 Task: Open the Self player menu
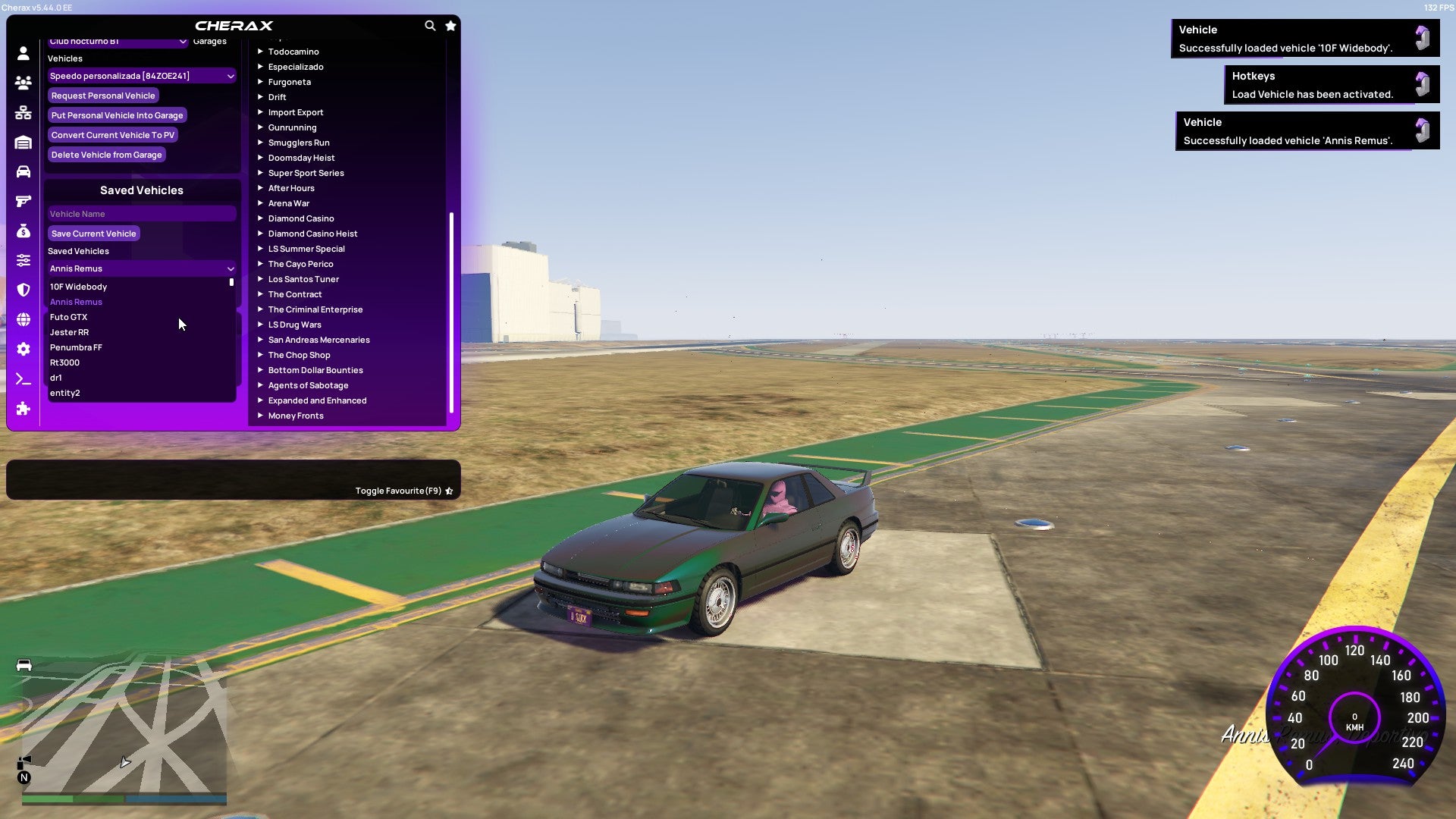pos(23,53)
